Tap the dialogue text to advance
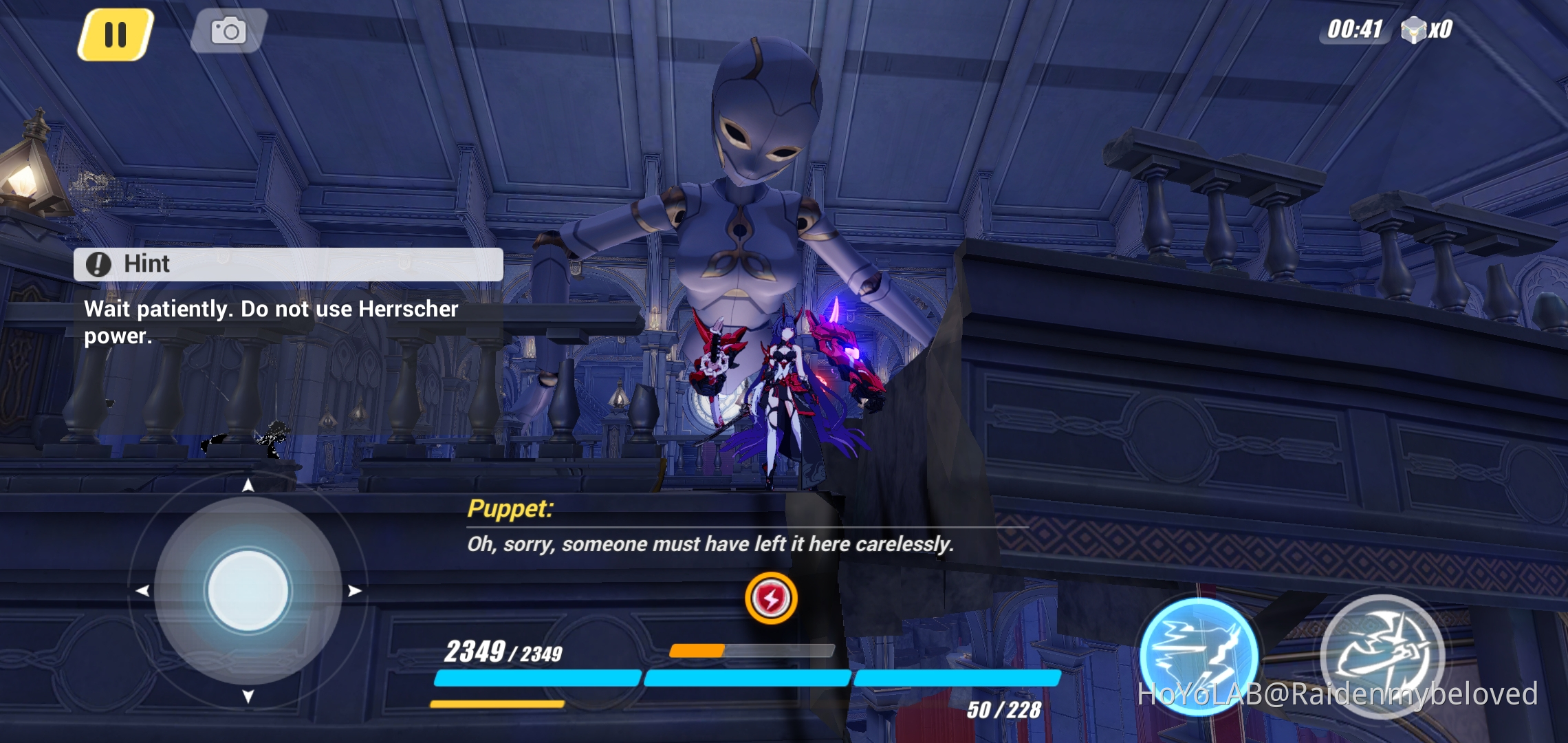 [710, 544]
